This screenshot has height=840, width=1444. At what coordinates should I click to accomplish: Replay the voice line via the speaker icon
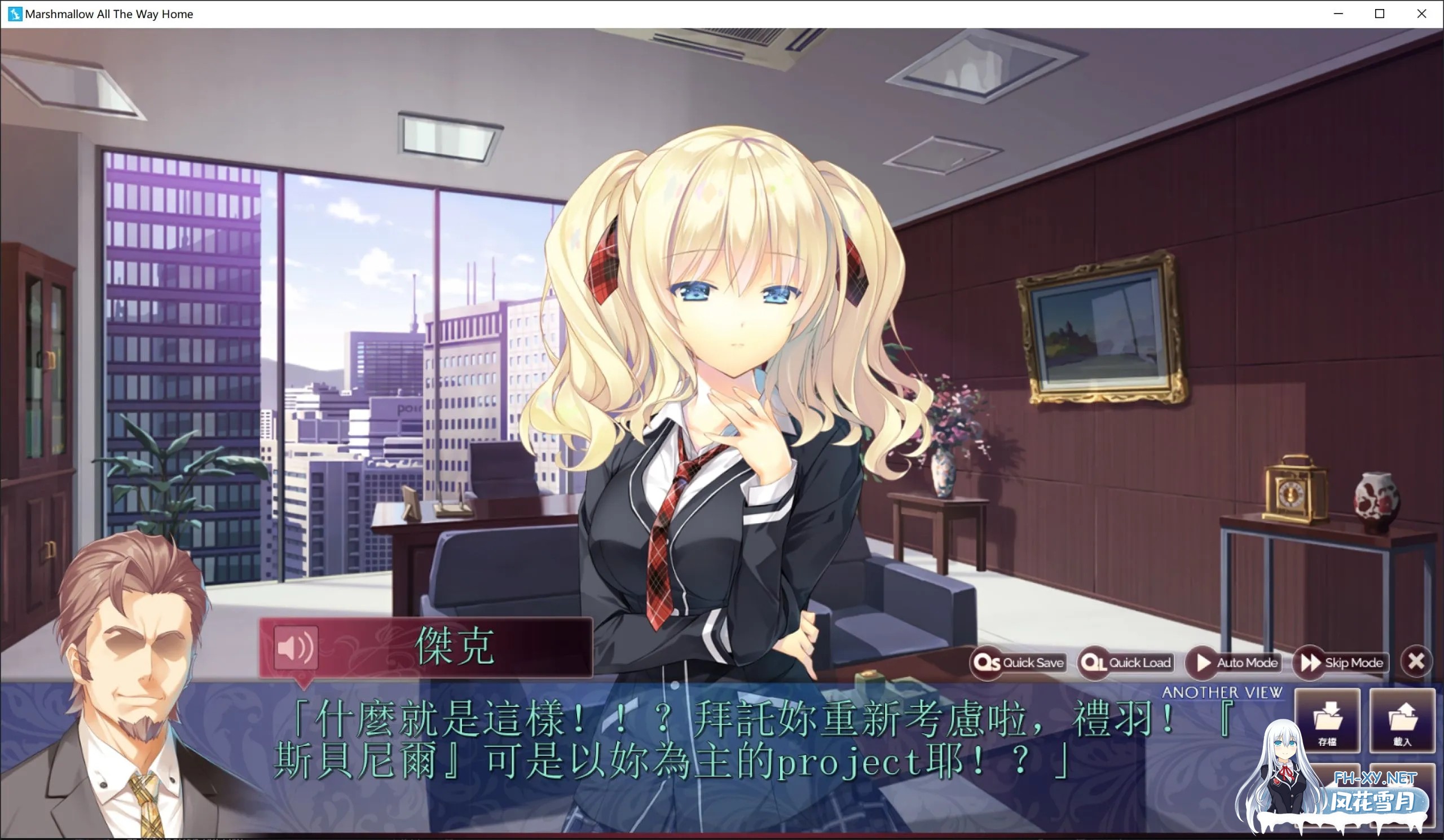[x=296, y=648]
